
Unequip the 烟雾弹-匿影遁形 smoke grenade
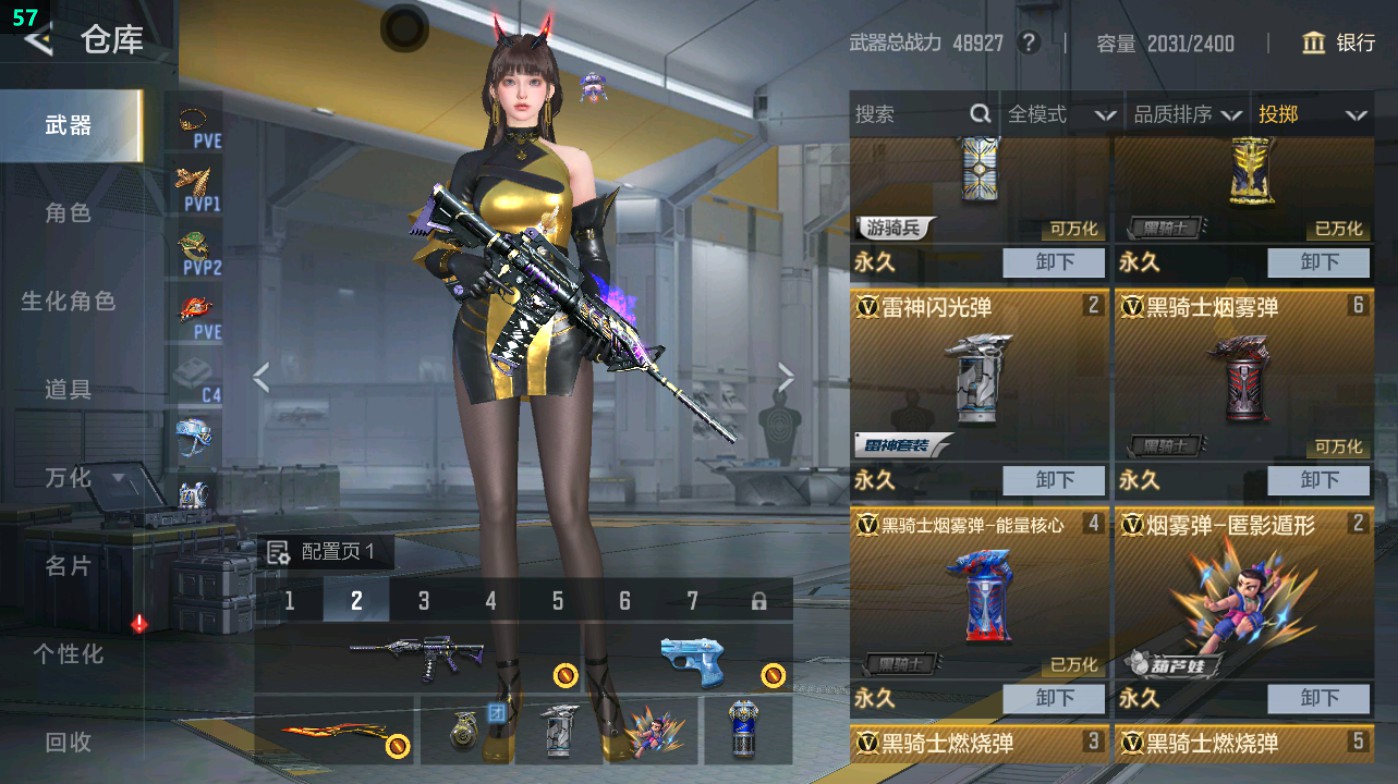[1318, 699]
